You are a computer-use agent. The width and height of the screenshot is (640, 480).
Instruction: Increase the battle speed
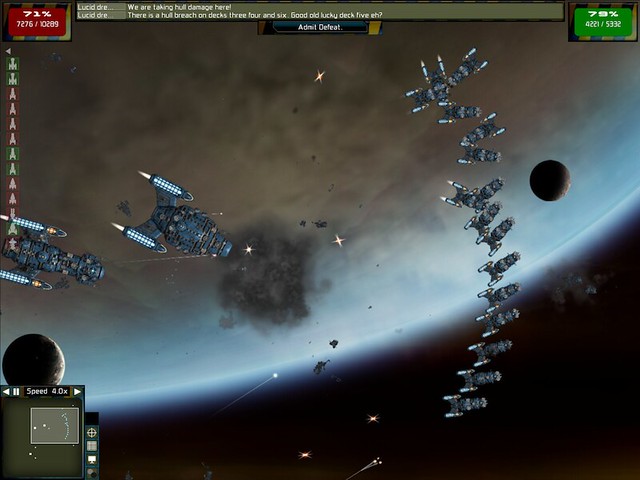tap(78, 392)
